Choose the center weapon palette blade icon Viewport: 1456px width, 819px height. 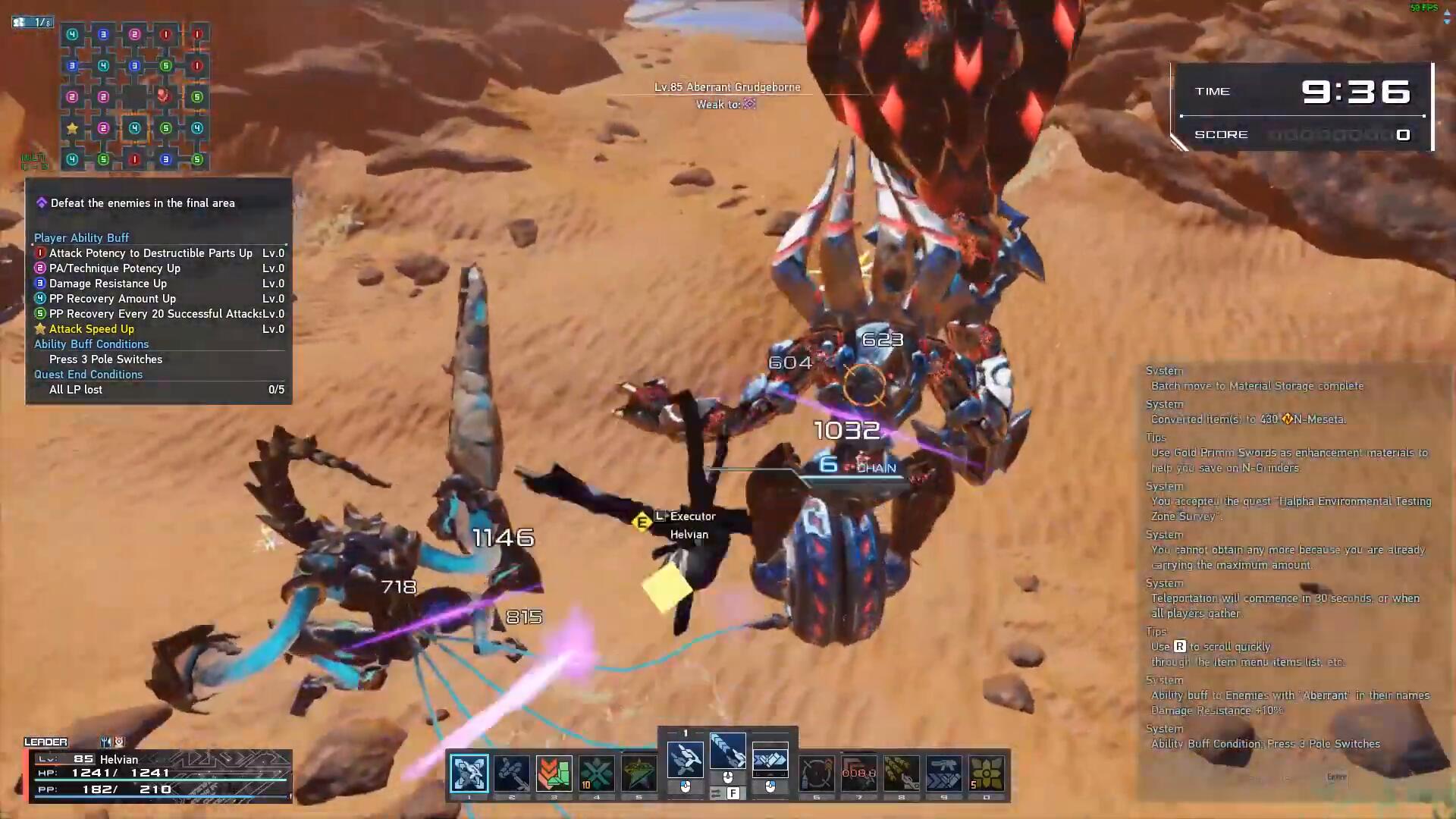727,752
